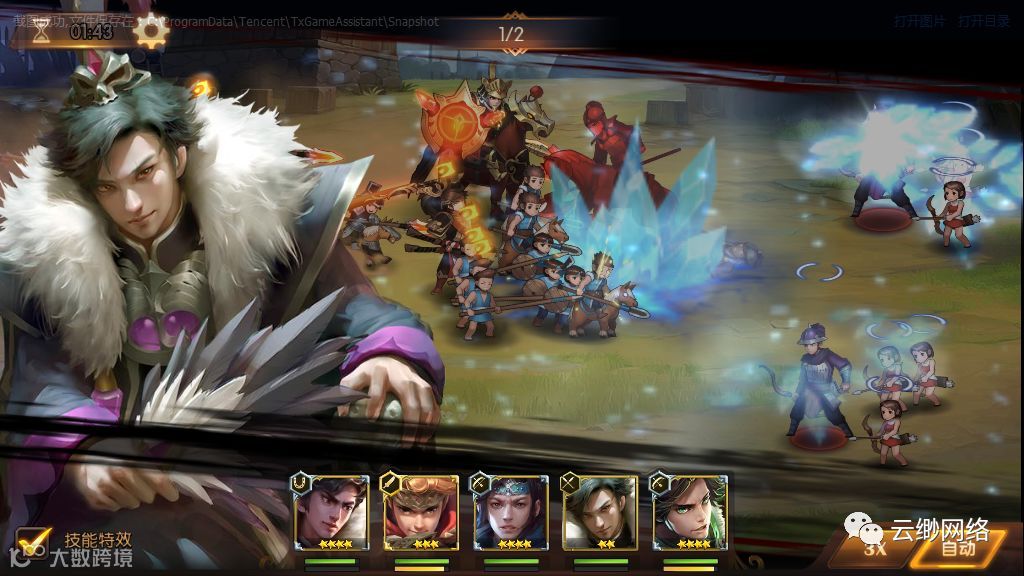Open the gear settings menu

(x=150, y=31)
